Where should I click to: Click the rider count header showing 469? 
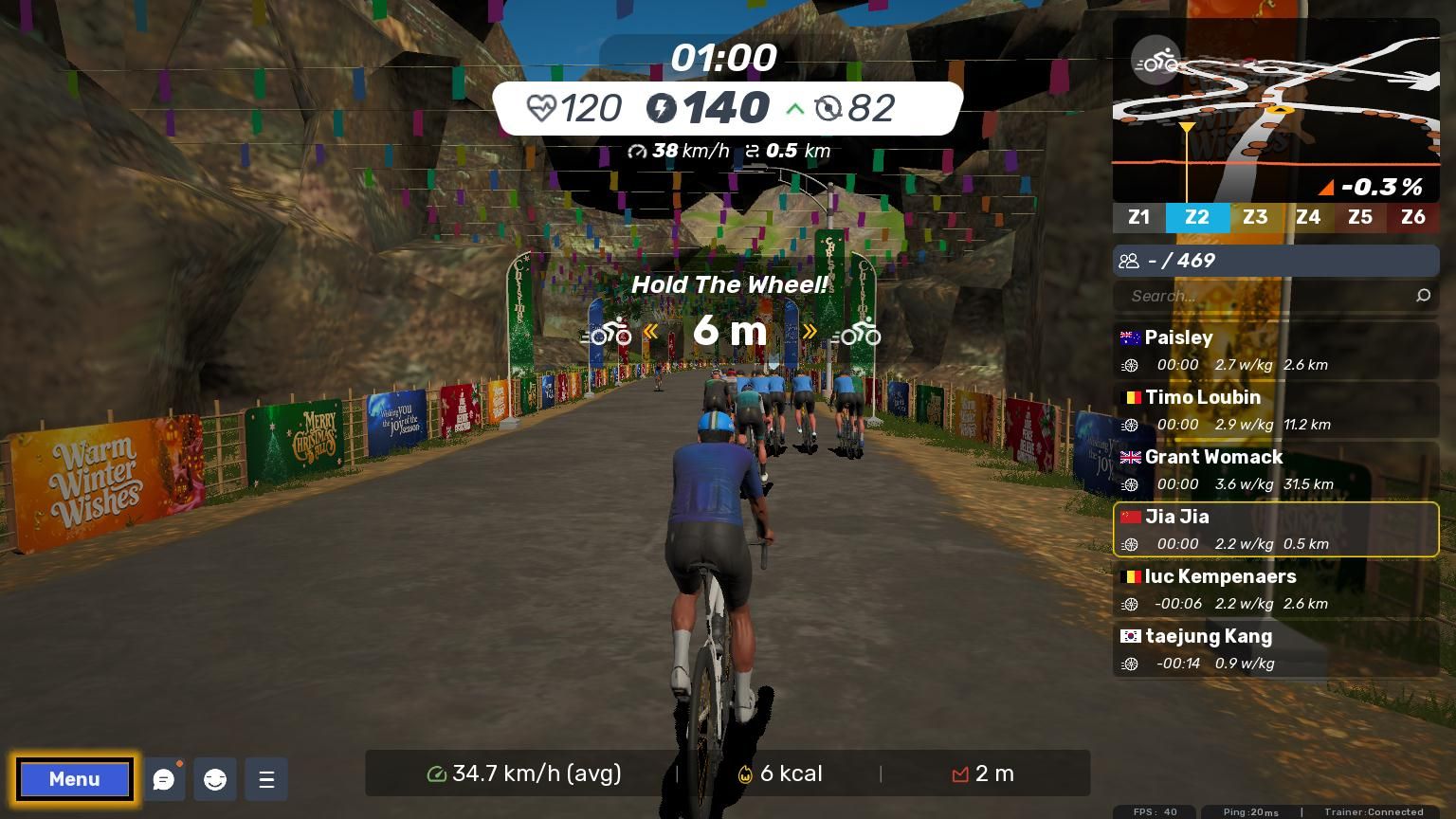point(1276,261)
